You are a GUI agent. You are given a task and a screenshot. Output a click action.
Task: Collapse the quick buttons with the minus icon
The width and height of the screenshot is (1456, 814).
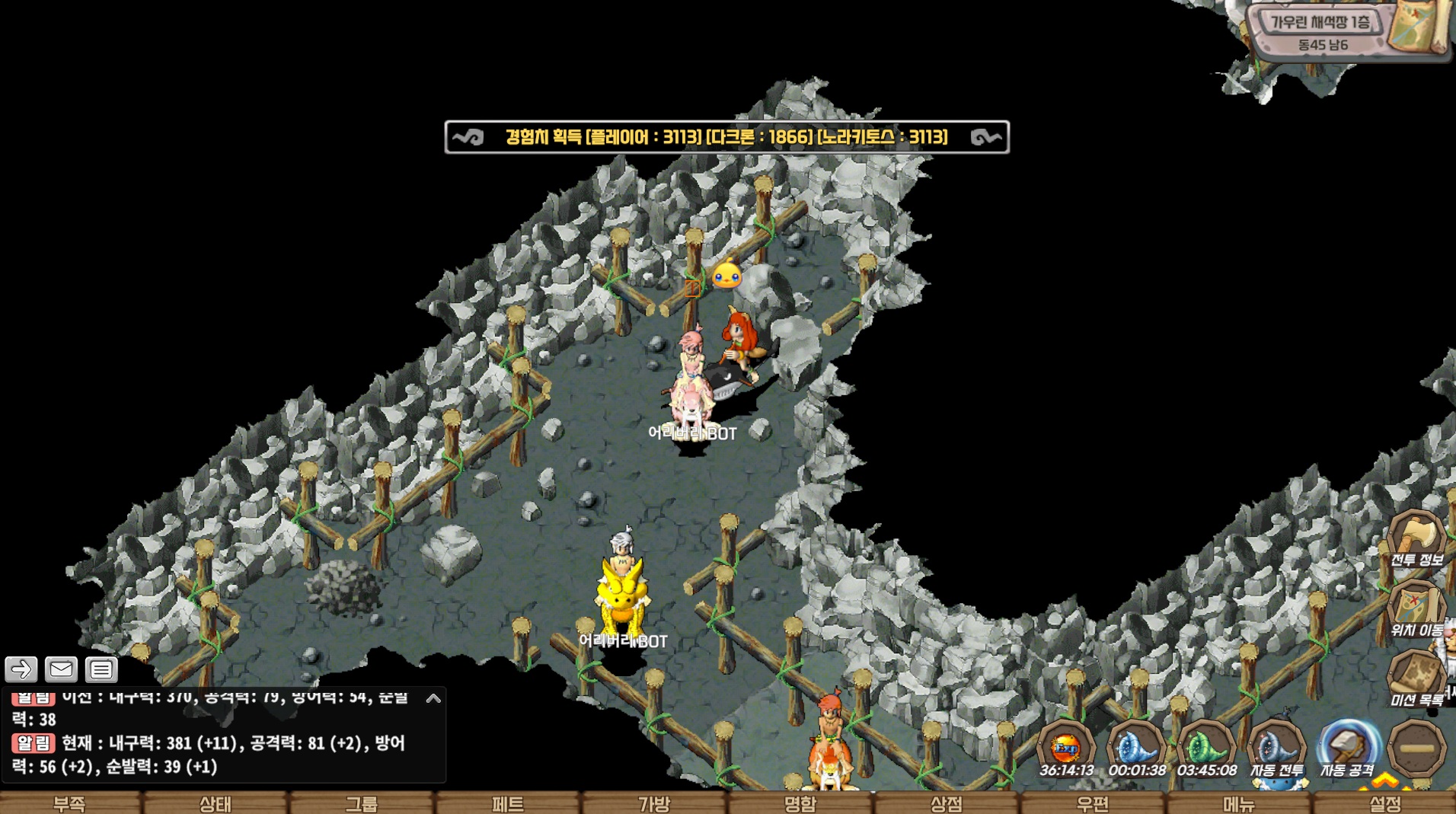pyautogui.click(x=1416, y=749)
